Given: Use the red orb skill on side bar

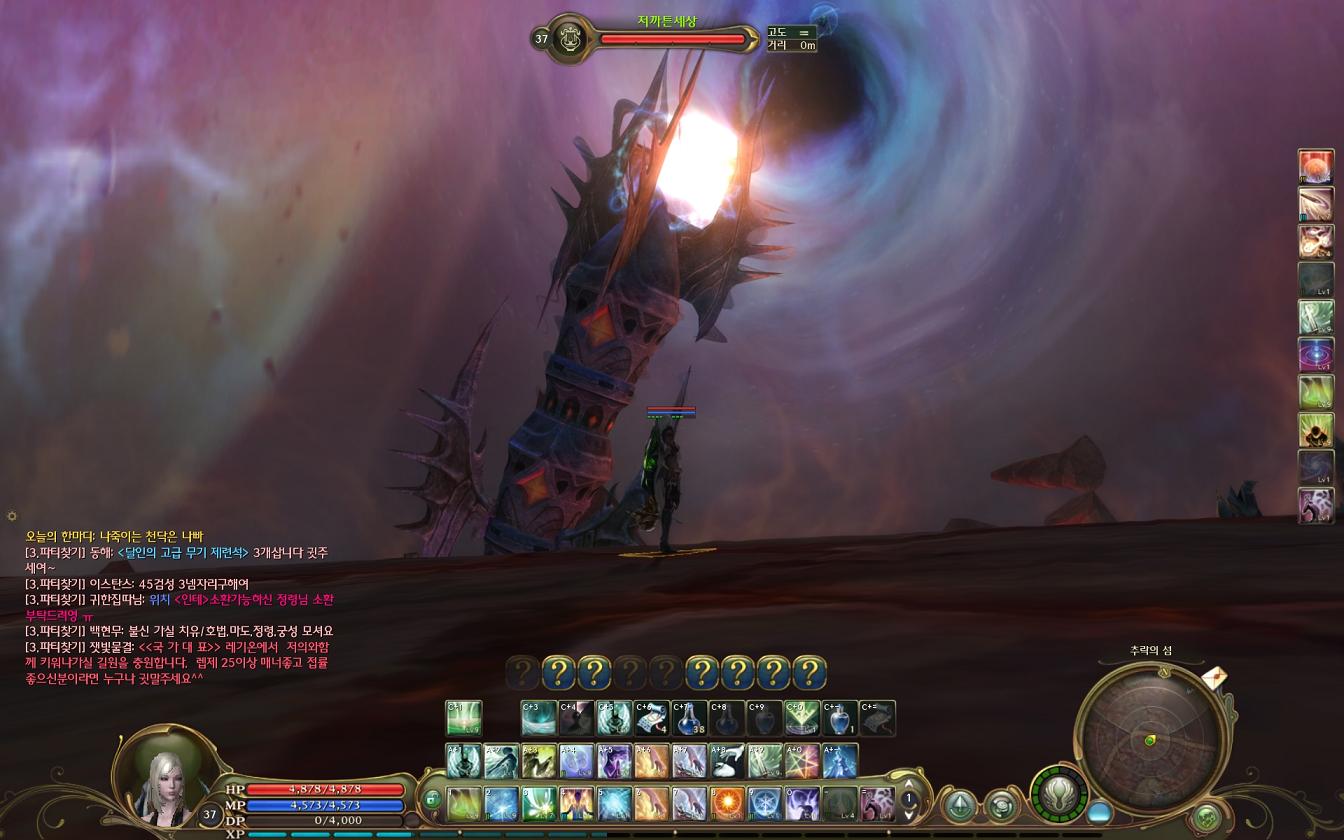Looking at the screenshot, I should [1315, 167].
